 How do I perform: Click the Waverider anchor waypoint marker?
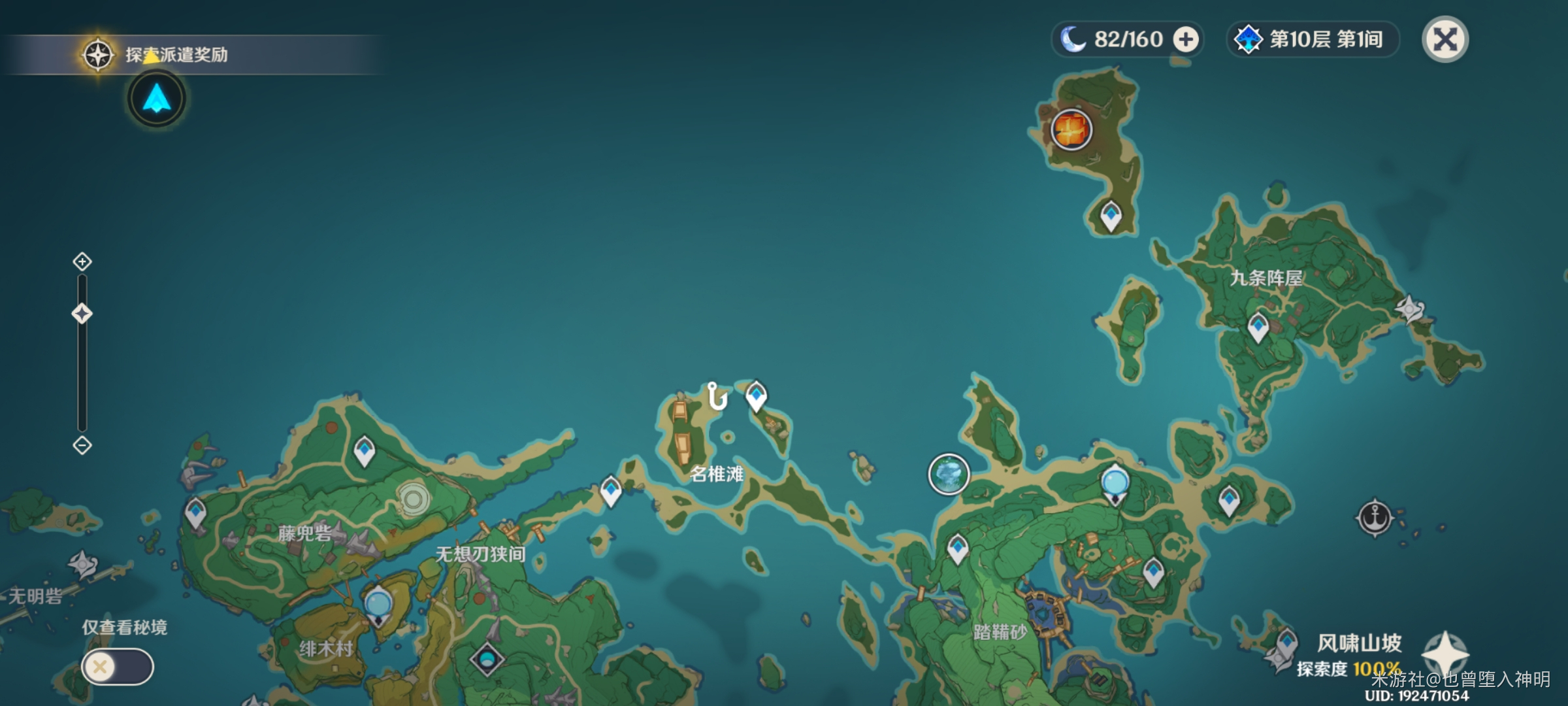click(x=1375, y=518)
